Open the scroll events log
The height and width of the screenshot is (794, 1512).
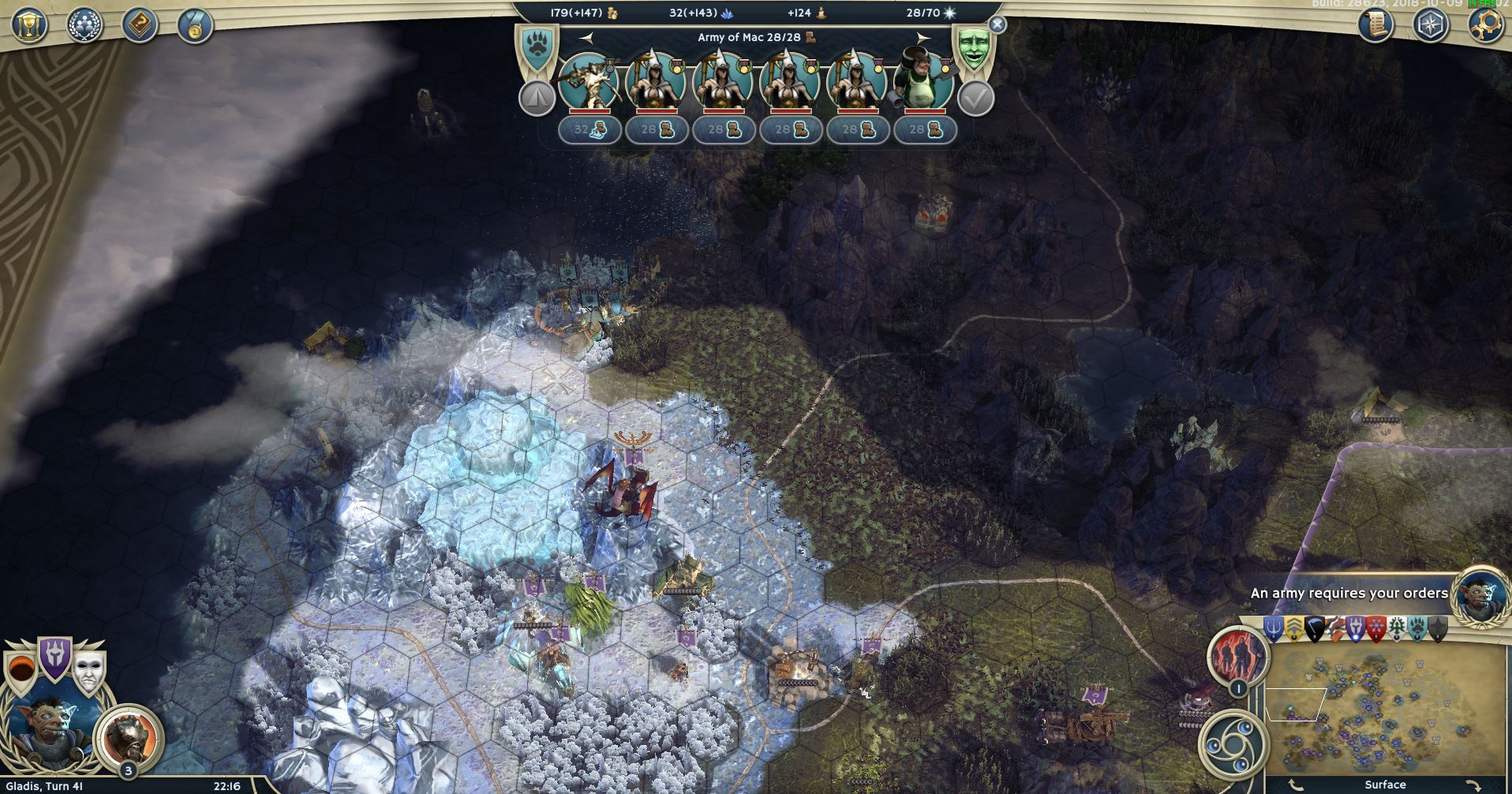(1375, 24)
